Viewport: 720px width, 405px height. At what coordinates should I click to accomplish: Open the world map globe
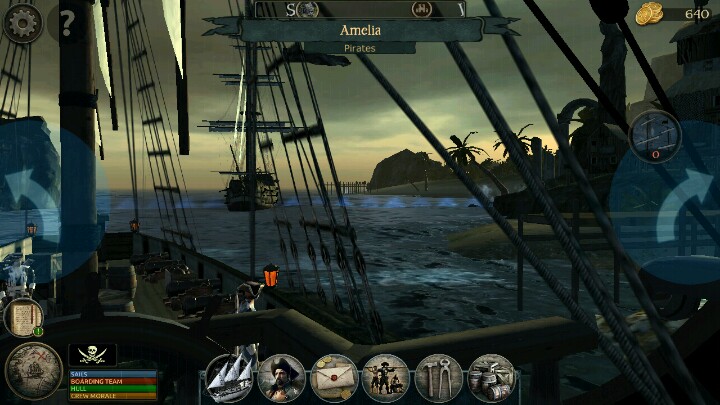pos(33,371)
